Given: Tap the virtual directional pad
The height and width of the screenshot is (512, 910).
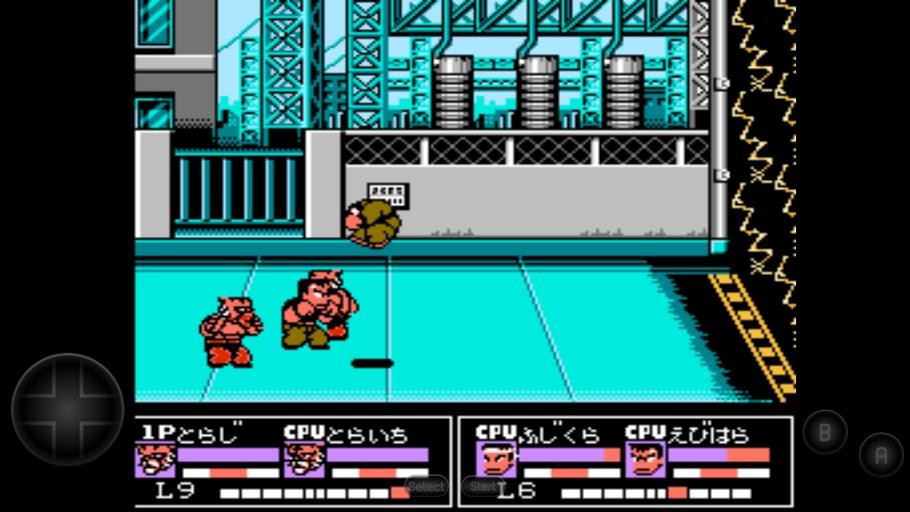Looking at the screenshot, I should [68, 409].
